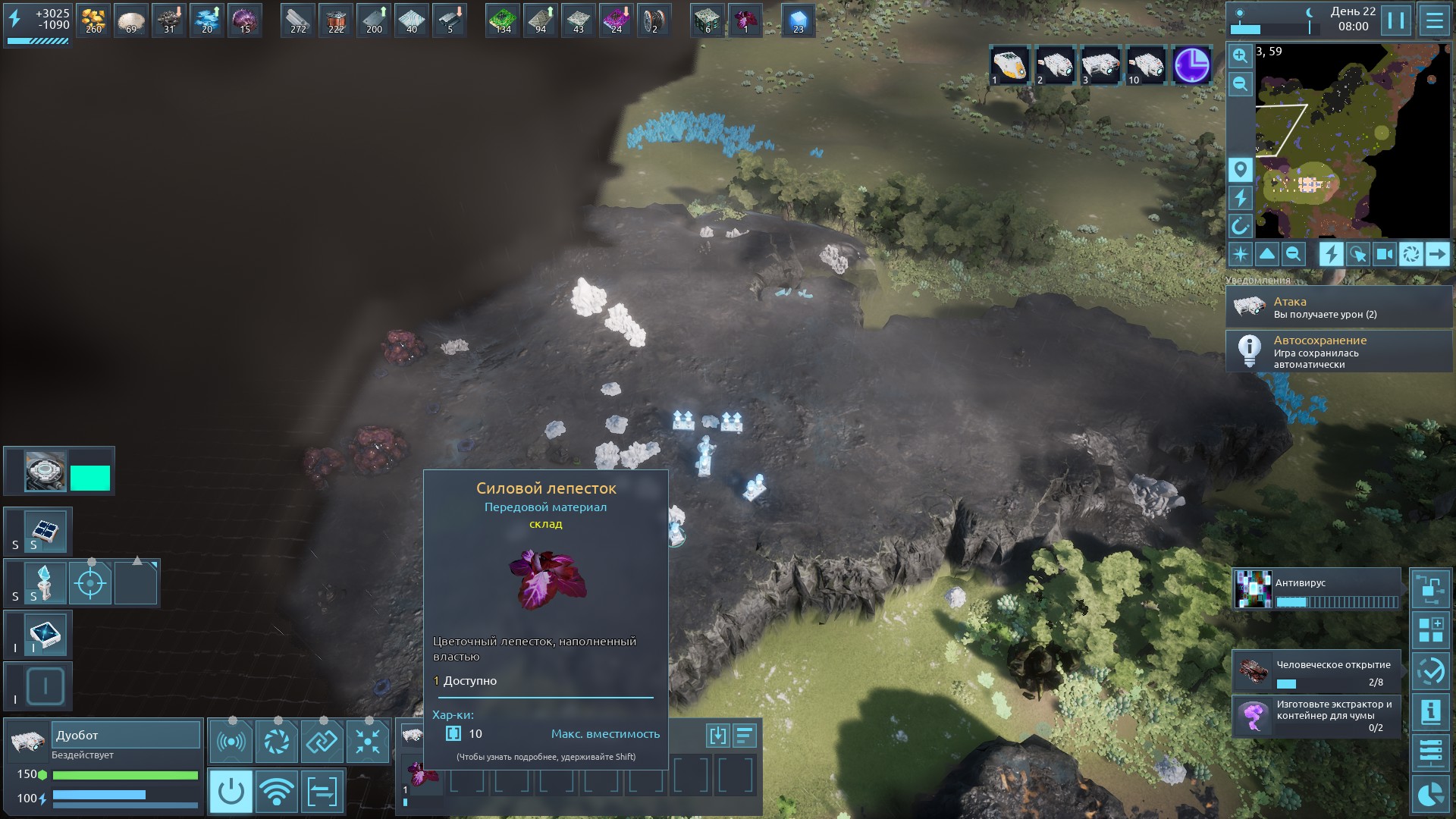Click the sort inventory lines button

(x=745, y=735)
